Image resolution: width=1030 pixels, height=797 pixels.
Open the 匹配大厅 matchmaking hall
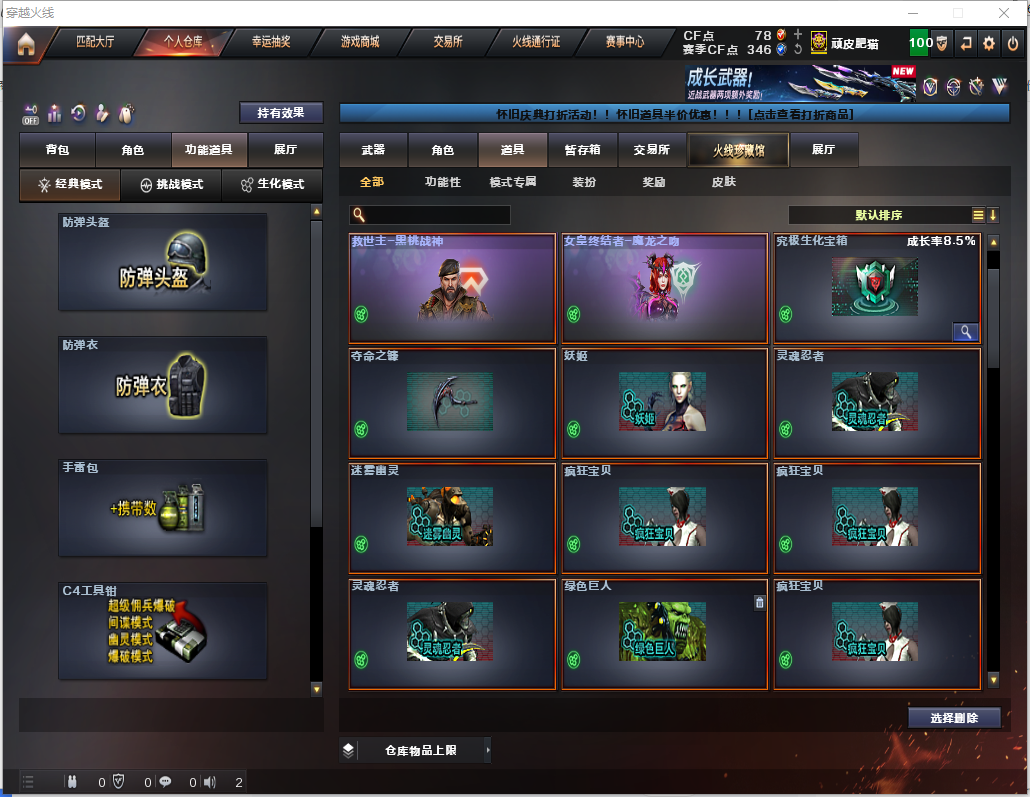coord(96,42)
